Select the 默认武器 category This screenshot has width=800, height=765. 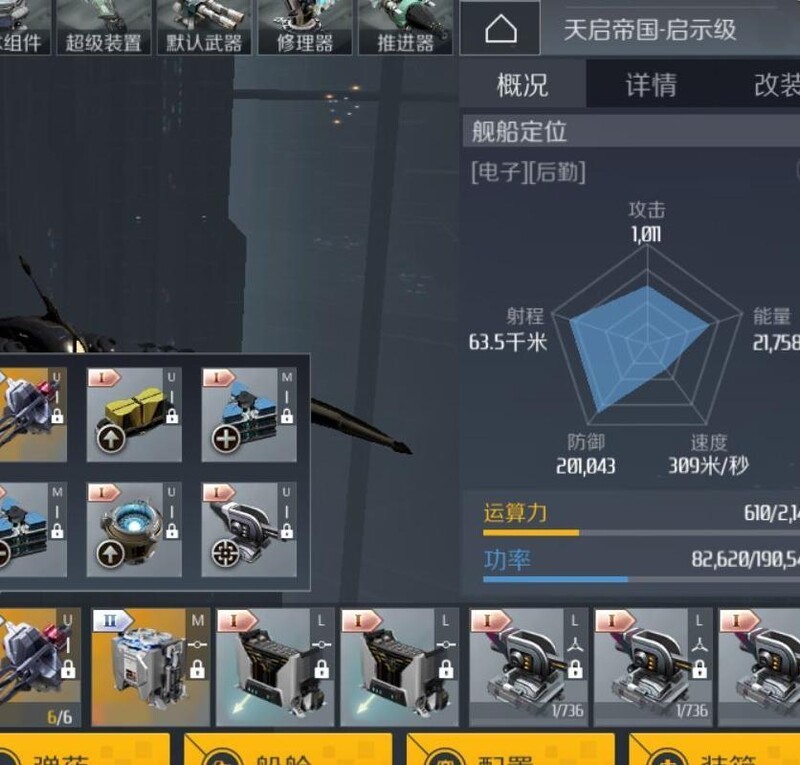point(205,27)
